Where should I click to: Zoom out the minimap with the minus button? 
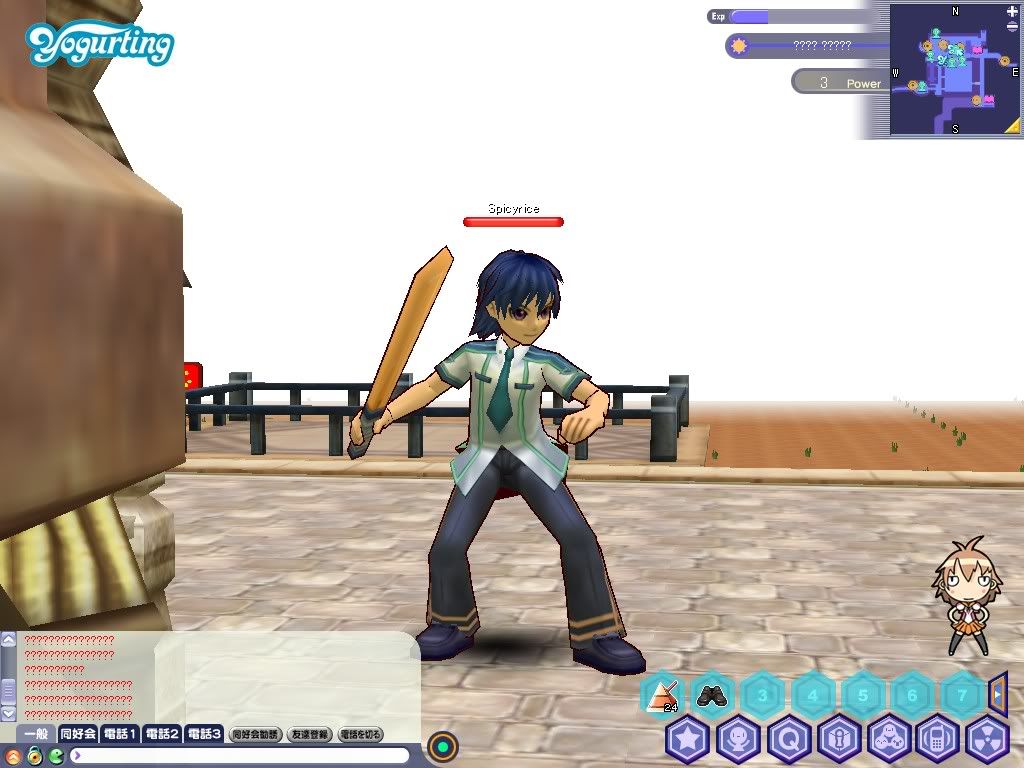click(x=1012, y=25)
